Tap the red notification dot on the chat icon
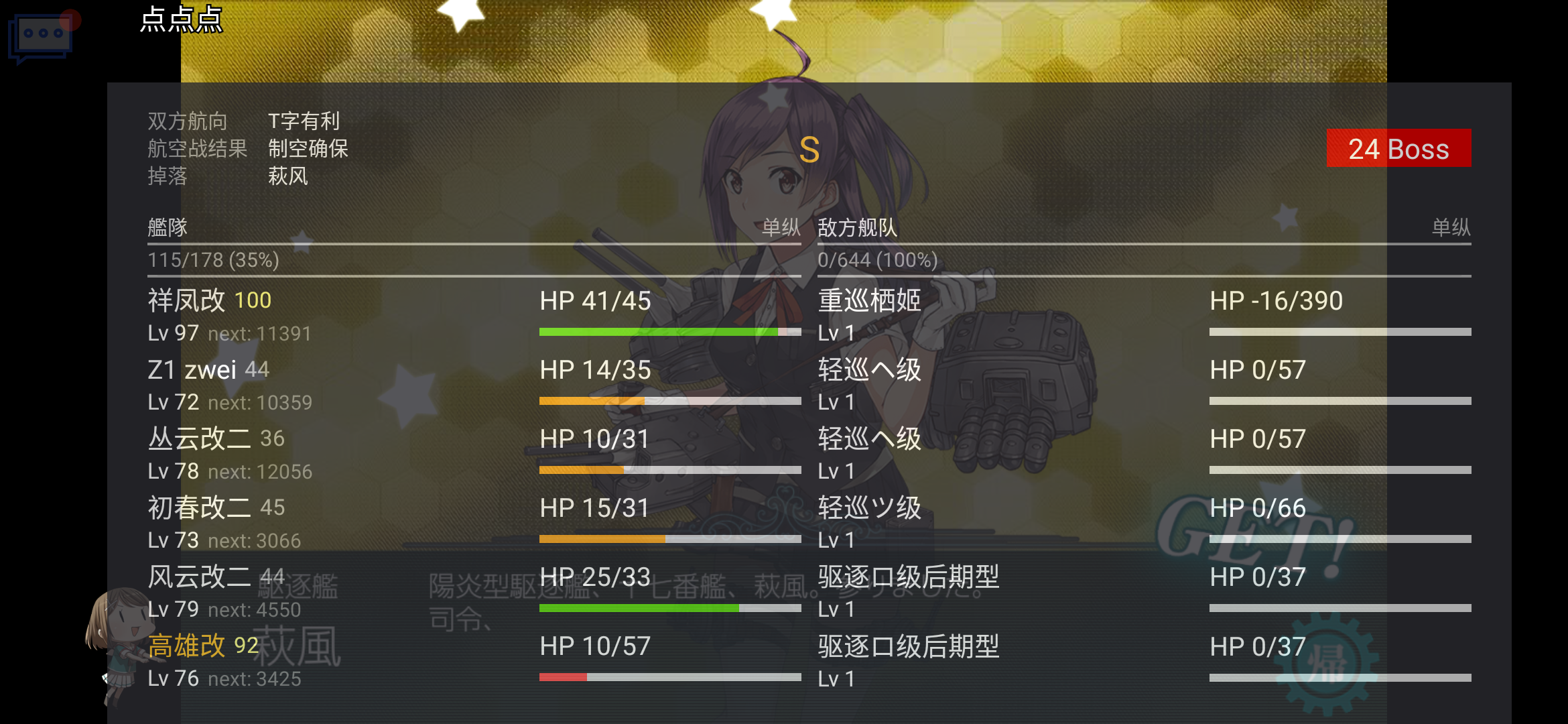The height and width of the screenshot is (724, 1568). click(70, 11)
